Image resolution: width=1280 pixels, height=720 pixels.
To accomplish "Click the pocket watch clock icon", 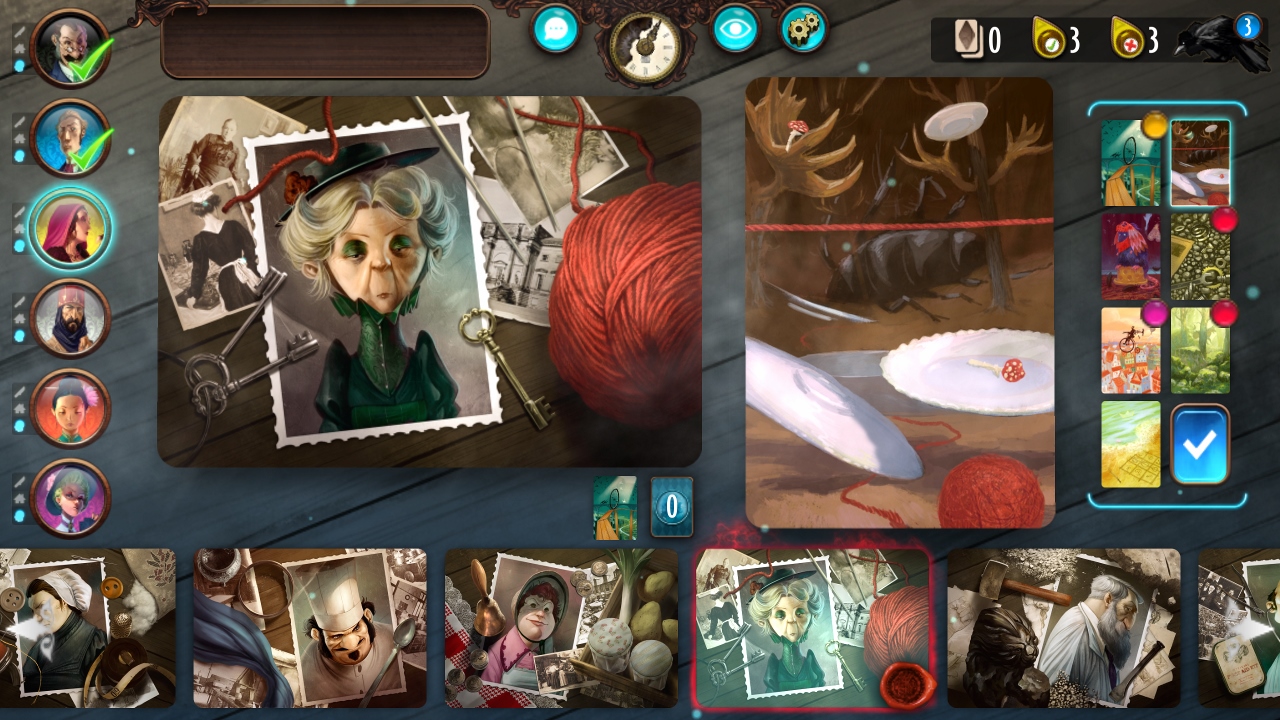I will 645,45.
